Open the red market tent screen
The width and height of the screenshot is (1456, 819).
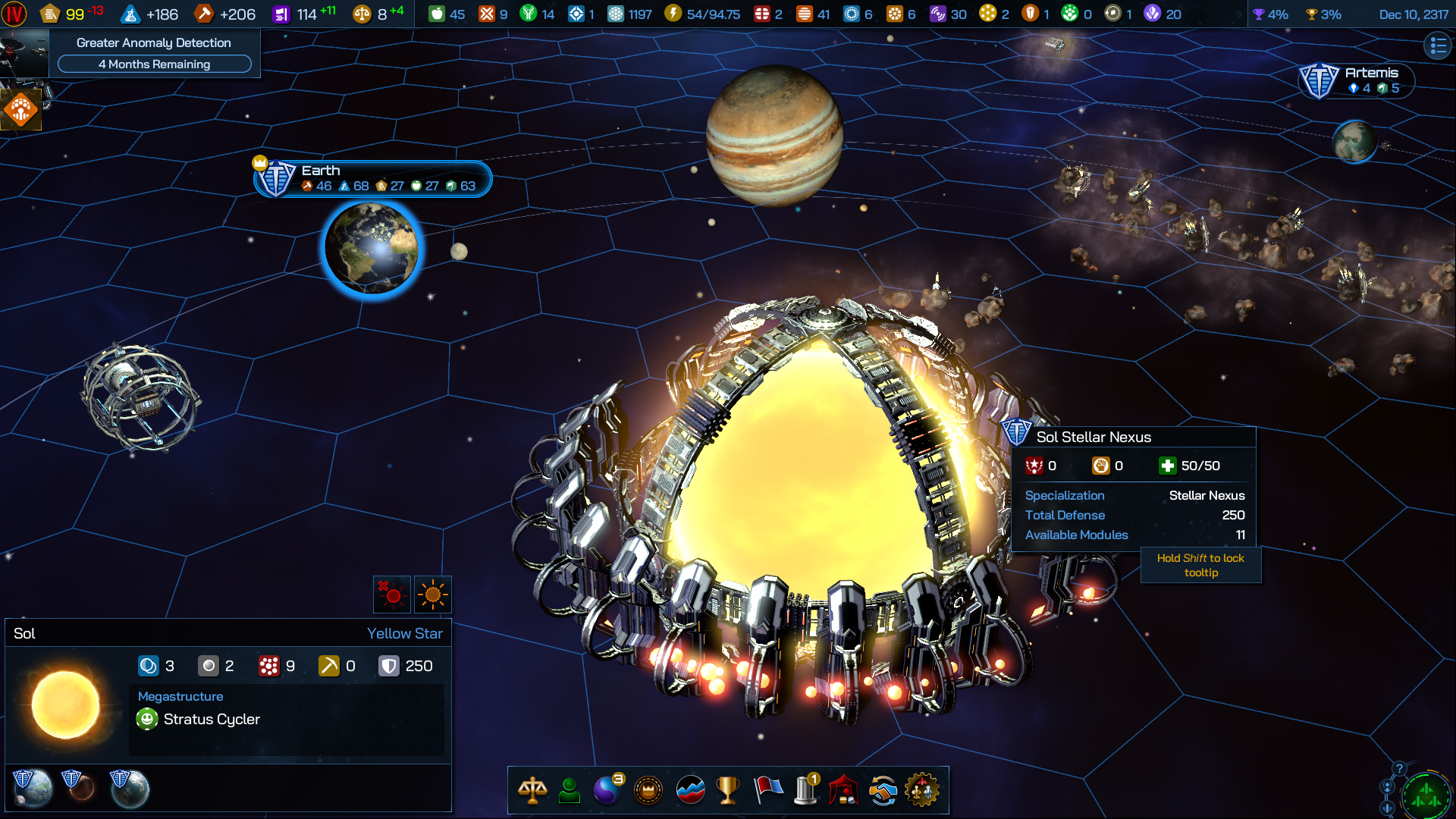tap(843, 790)
